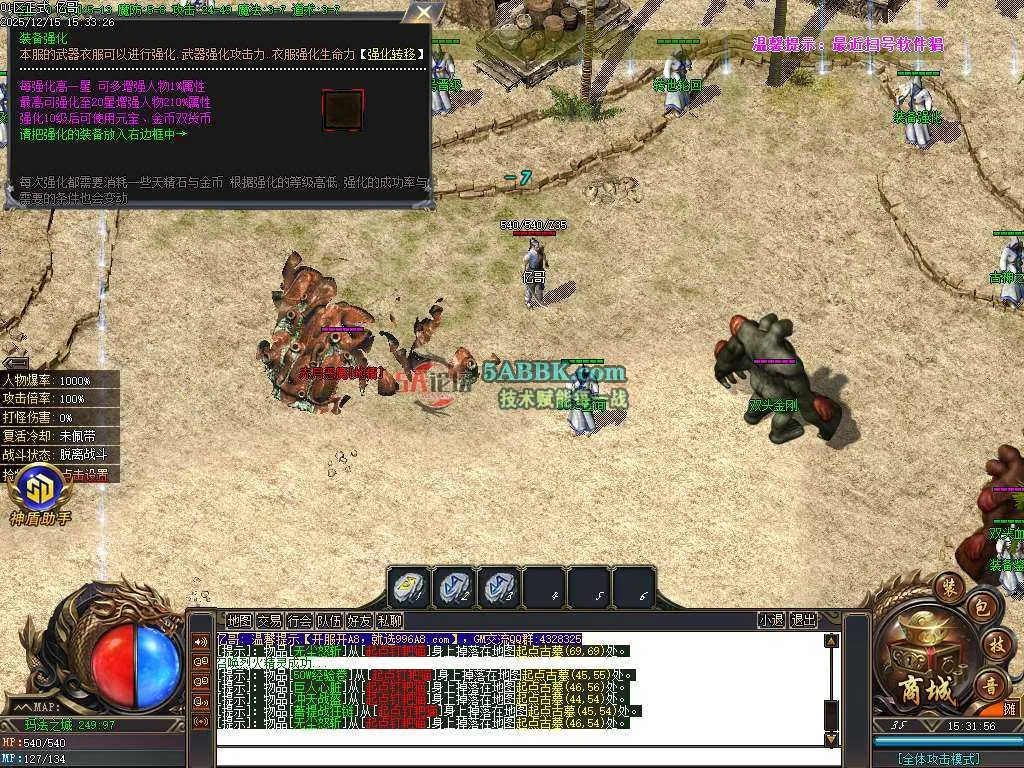The image size is (1024, 768).
Task: Select the empty equipment enhancement slot
Action: click(x=342, y=110)
